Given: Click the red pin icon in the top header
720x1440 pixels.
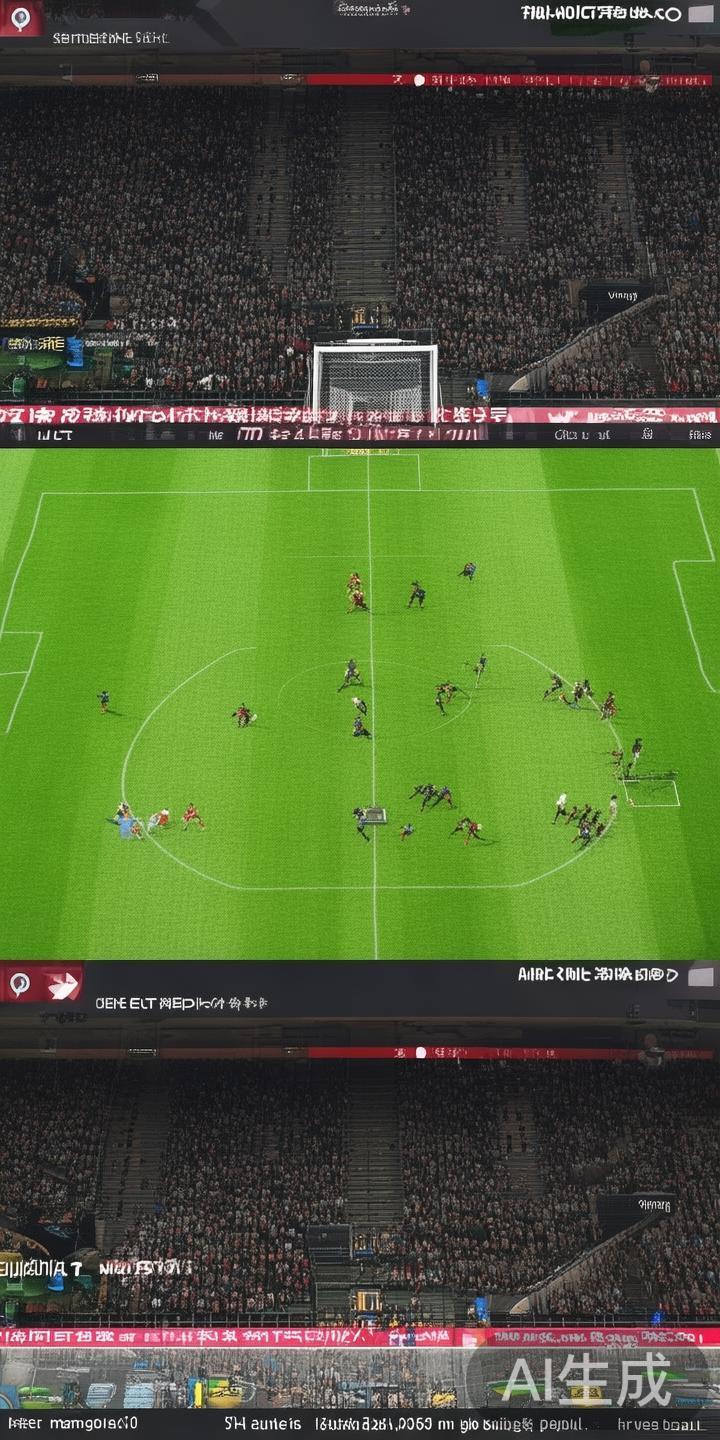Looking at the screenshot, I should [x=21, y=17].
